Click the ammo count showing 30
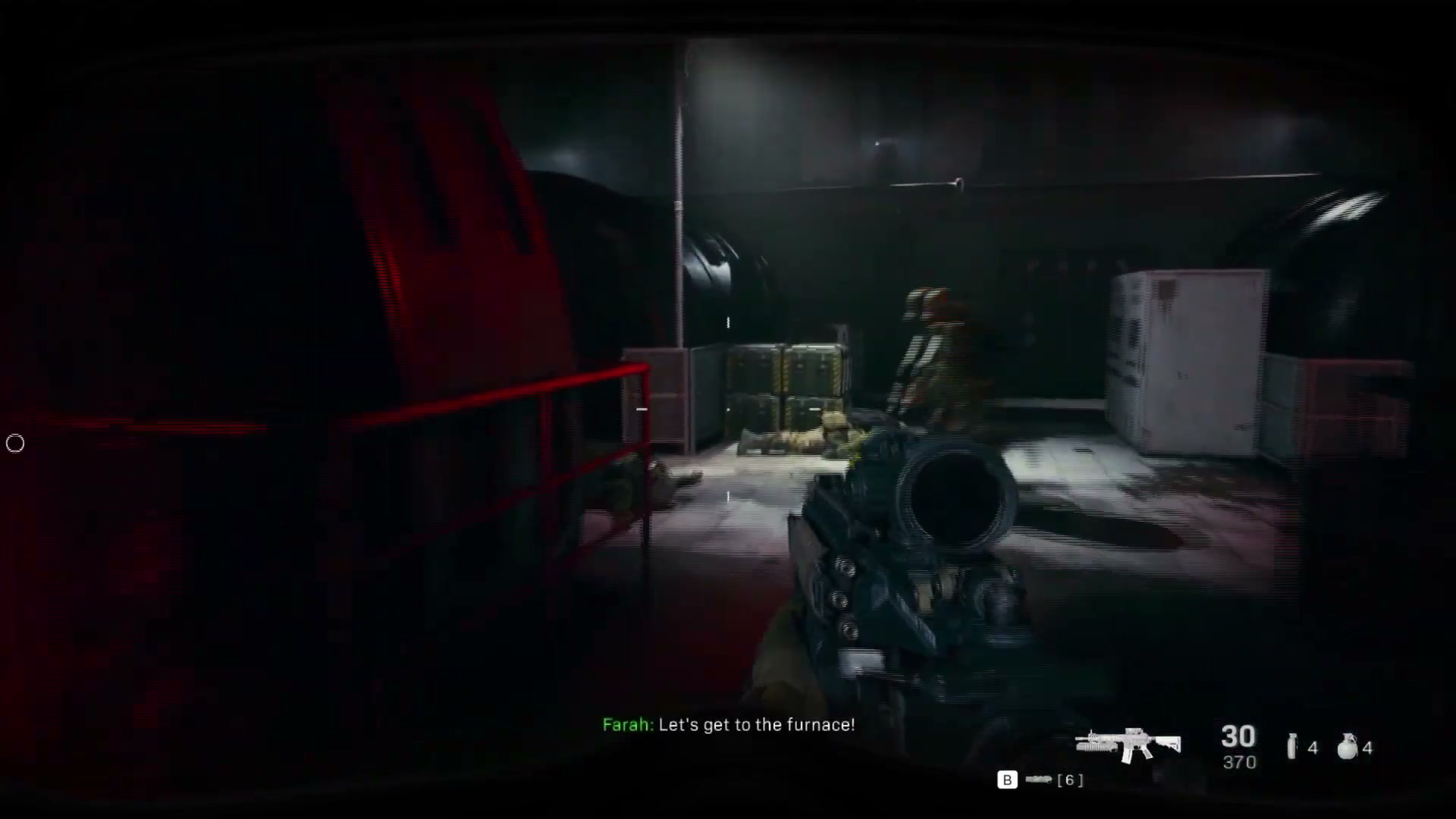The width and height of the screenshot is (1456, 819). click(x=1238, y=737)
